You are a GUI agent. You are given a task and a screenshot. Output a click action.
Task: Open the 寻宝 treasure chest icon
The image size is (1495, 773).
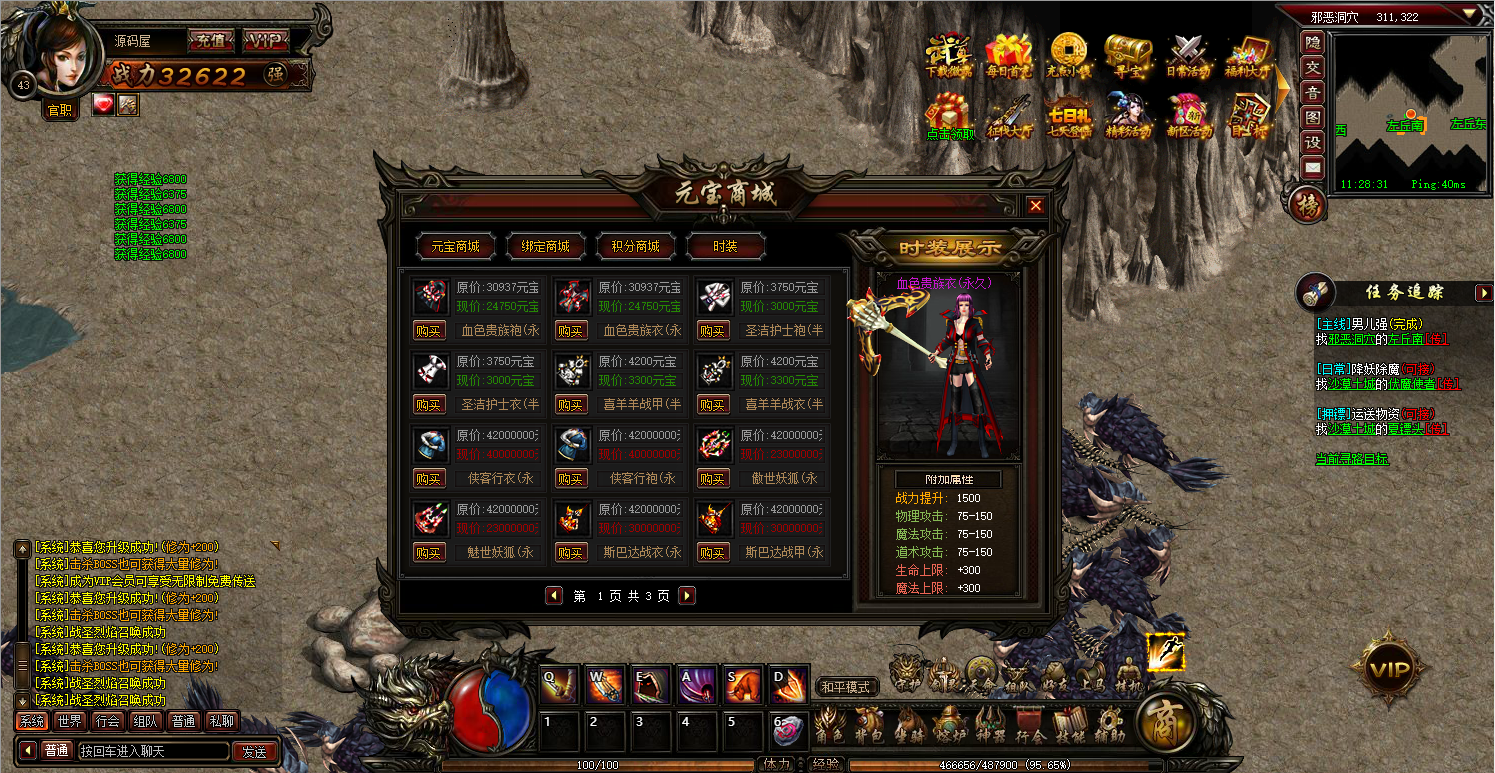click(1128, 56)
